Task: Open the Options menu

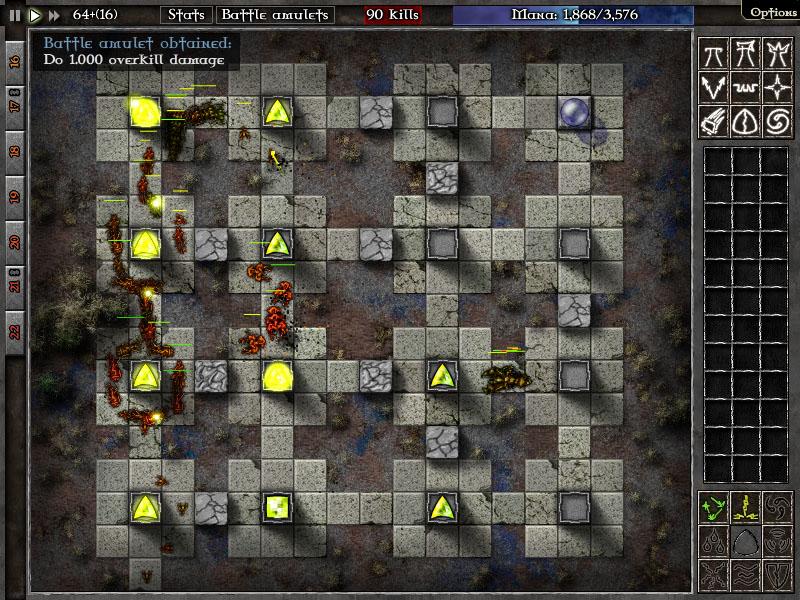Action: pos(773,12)
